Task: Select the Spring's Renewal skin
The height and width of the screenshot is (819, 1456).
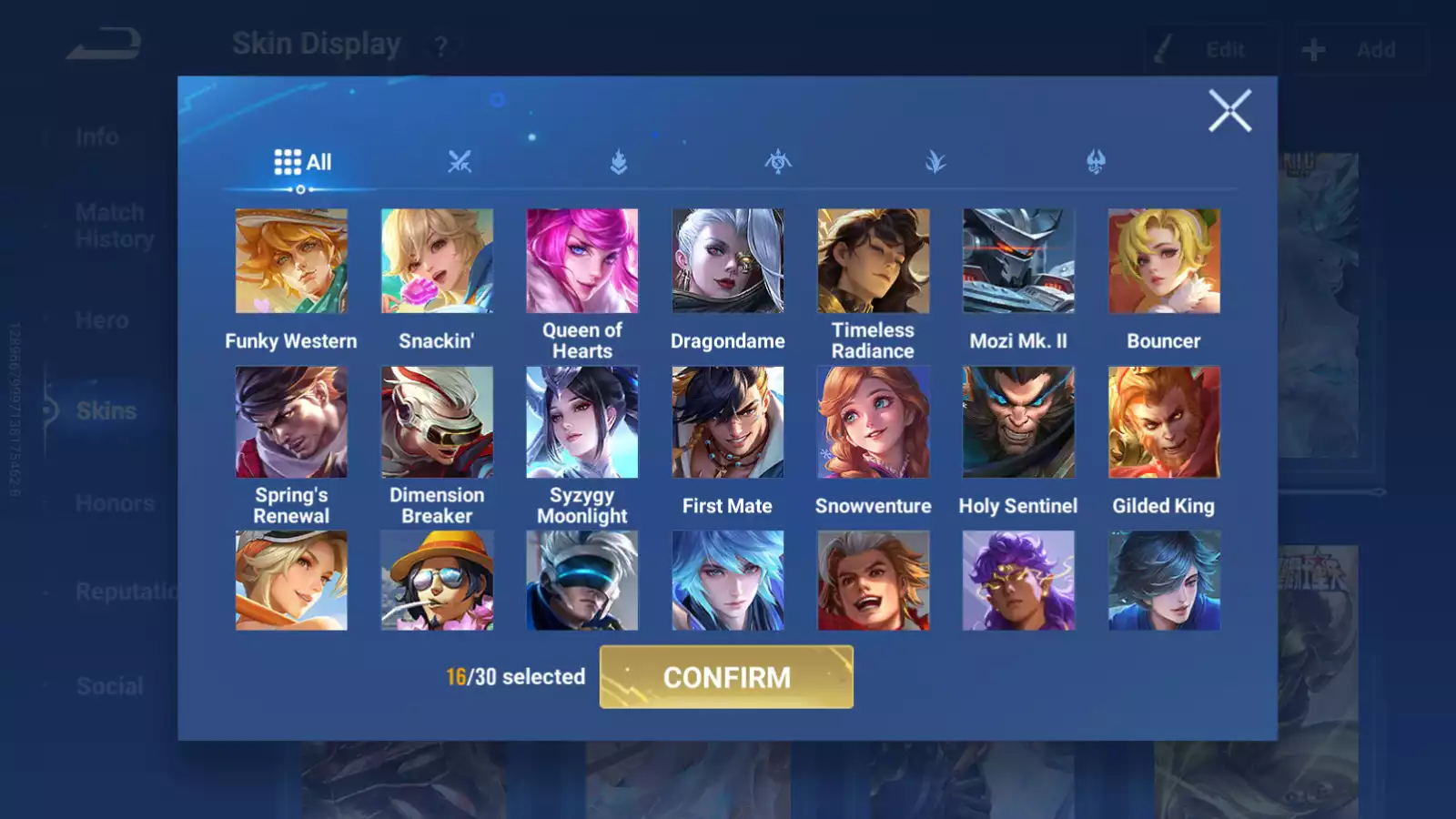Action: (x=291, y=422)
